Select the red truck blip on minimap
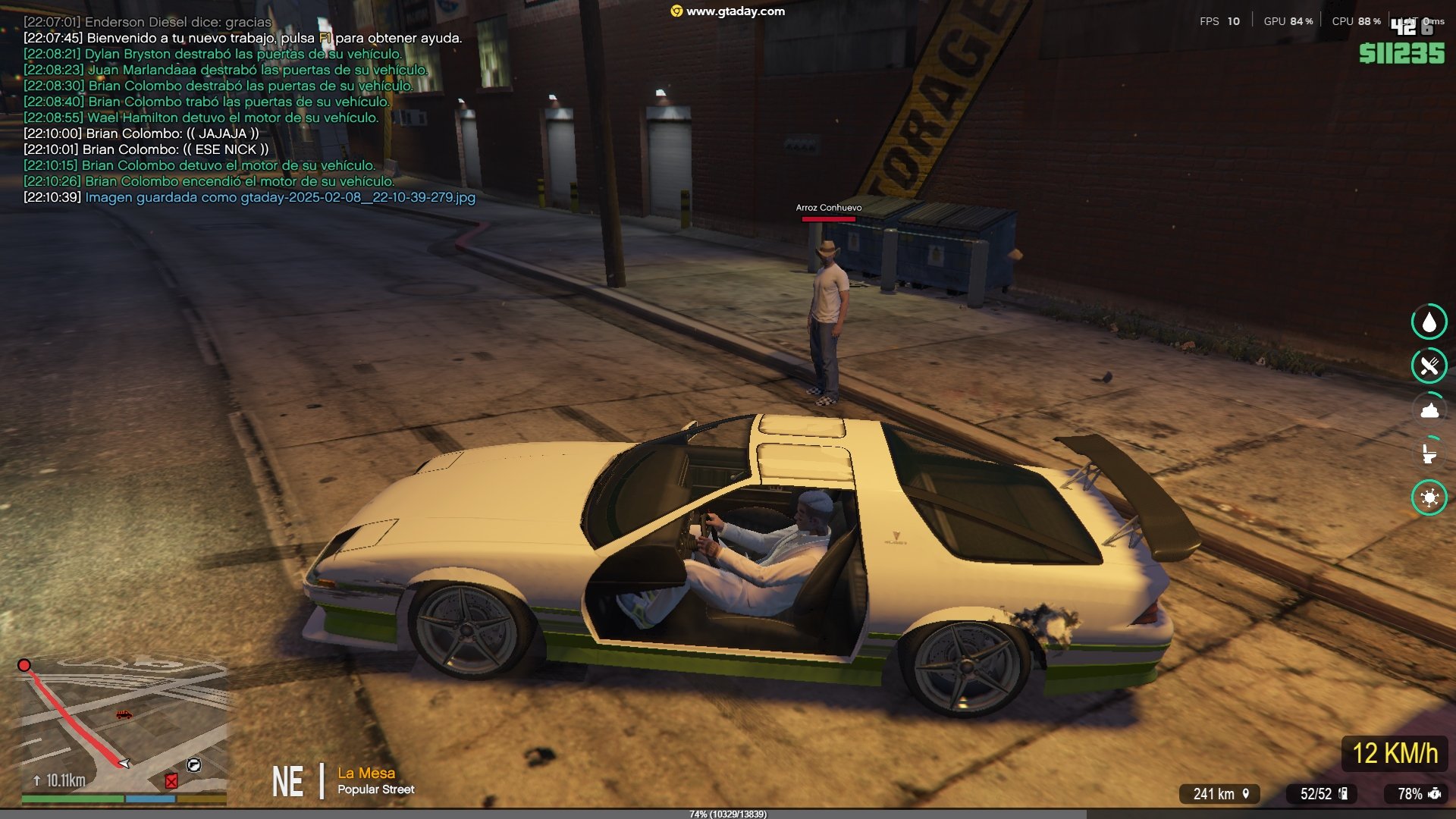 click(124, 714)
